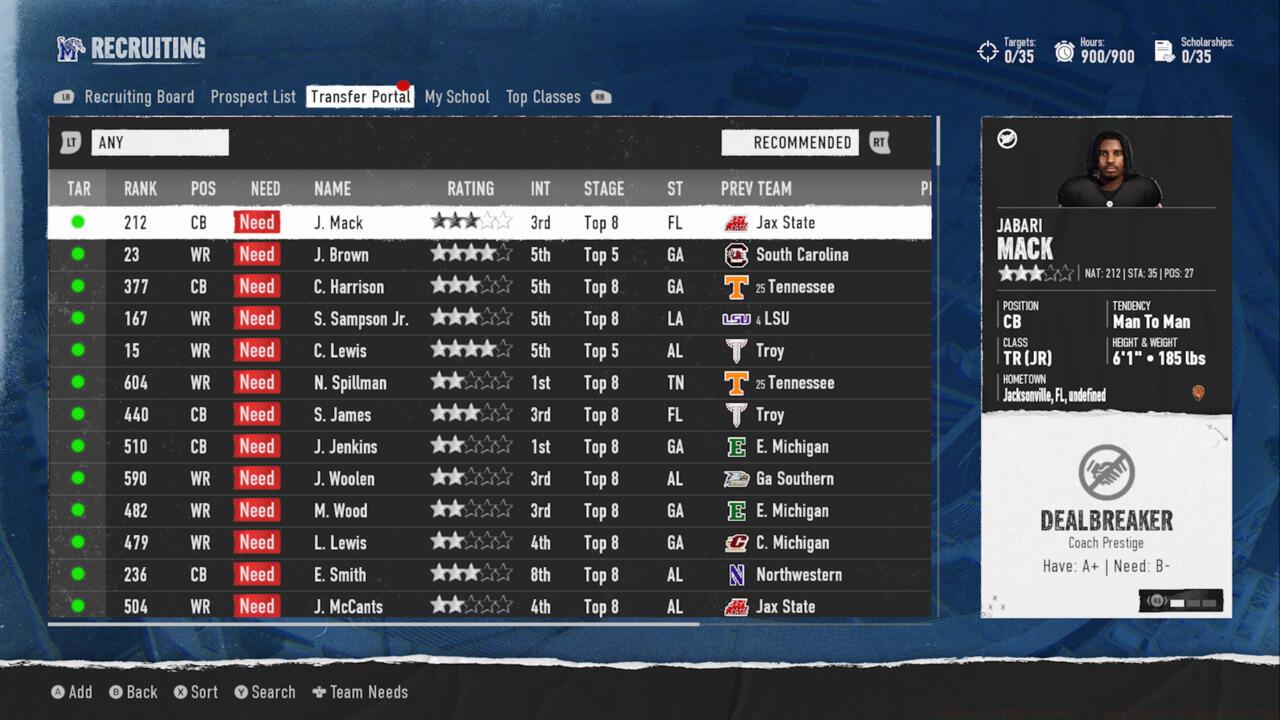Toggle the target indicator for C. Lewis

click(x=78, y=350)
